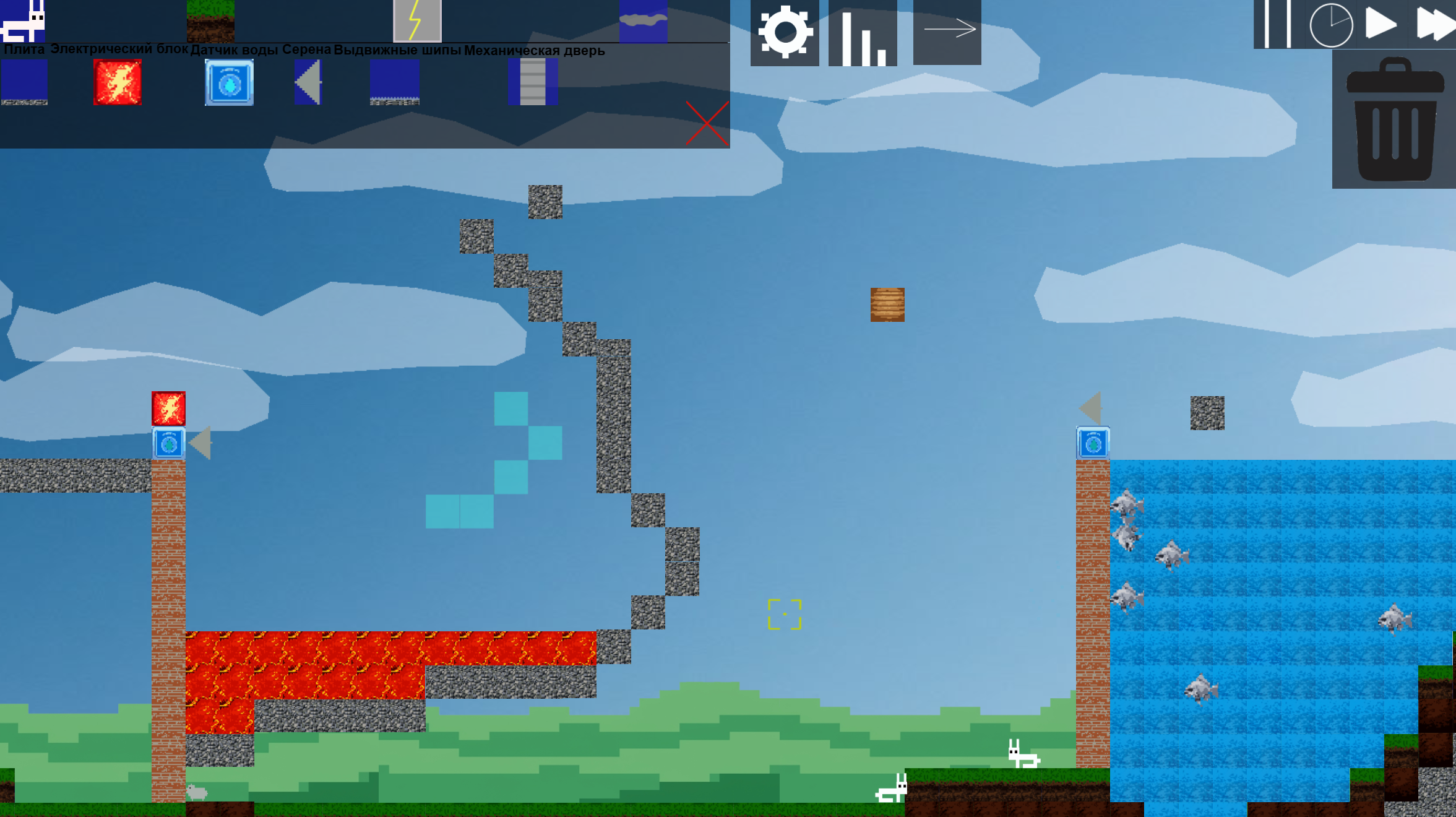Select the Электрический блок tile
The image size is (1456, 817).
(119, 82)
